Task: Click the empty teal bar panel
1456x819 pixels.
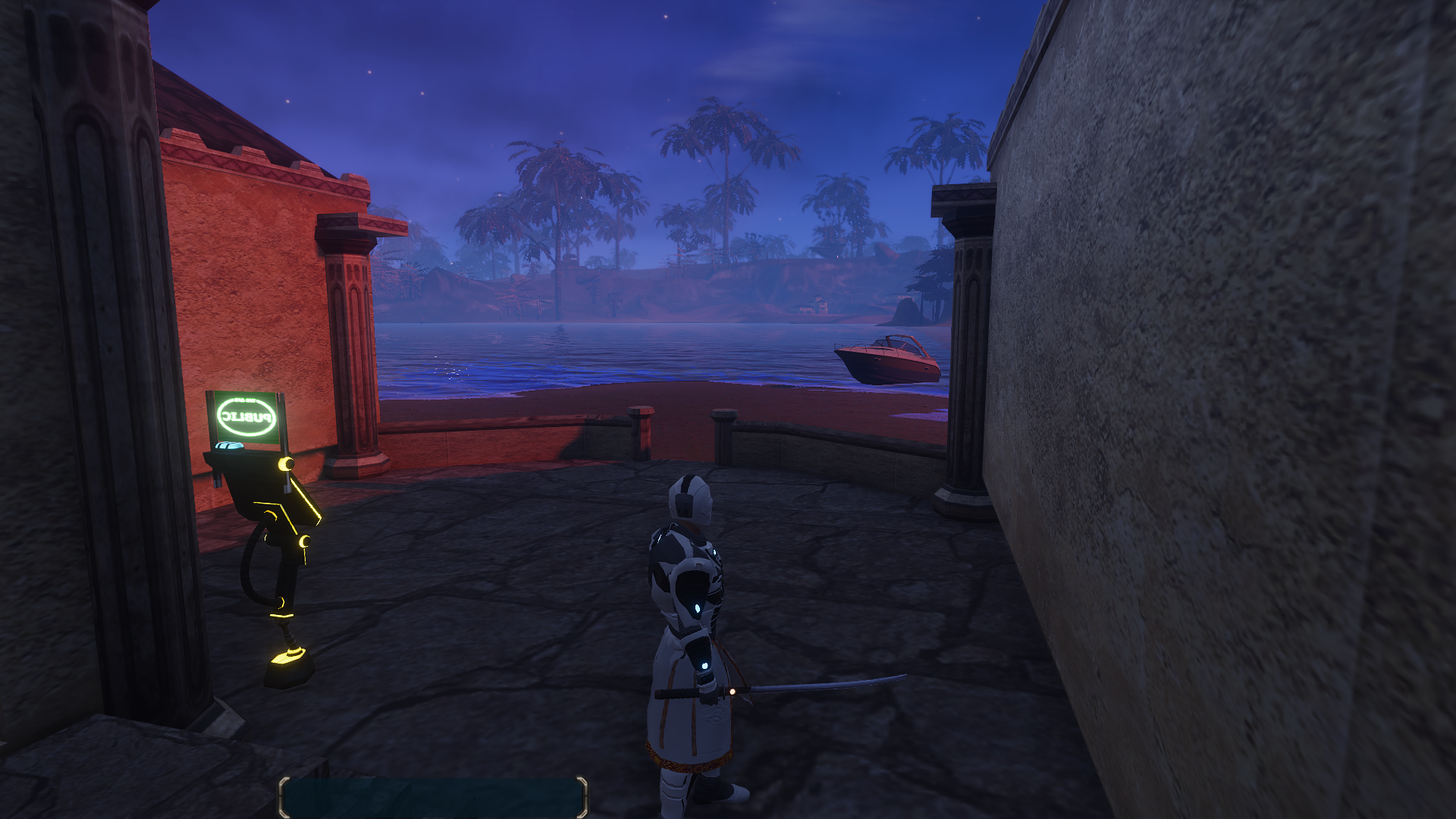Action: pyautogui.click(x=433, y=796)
